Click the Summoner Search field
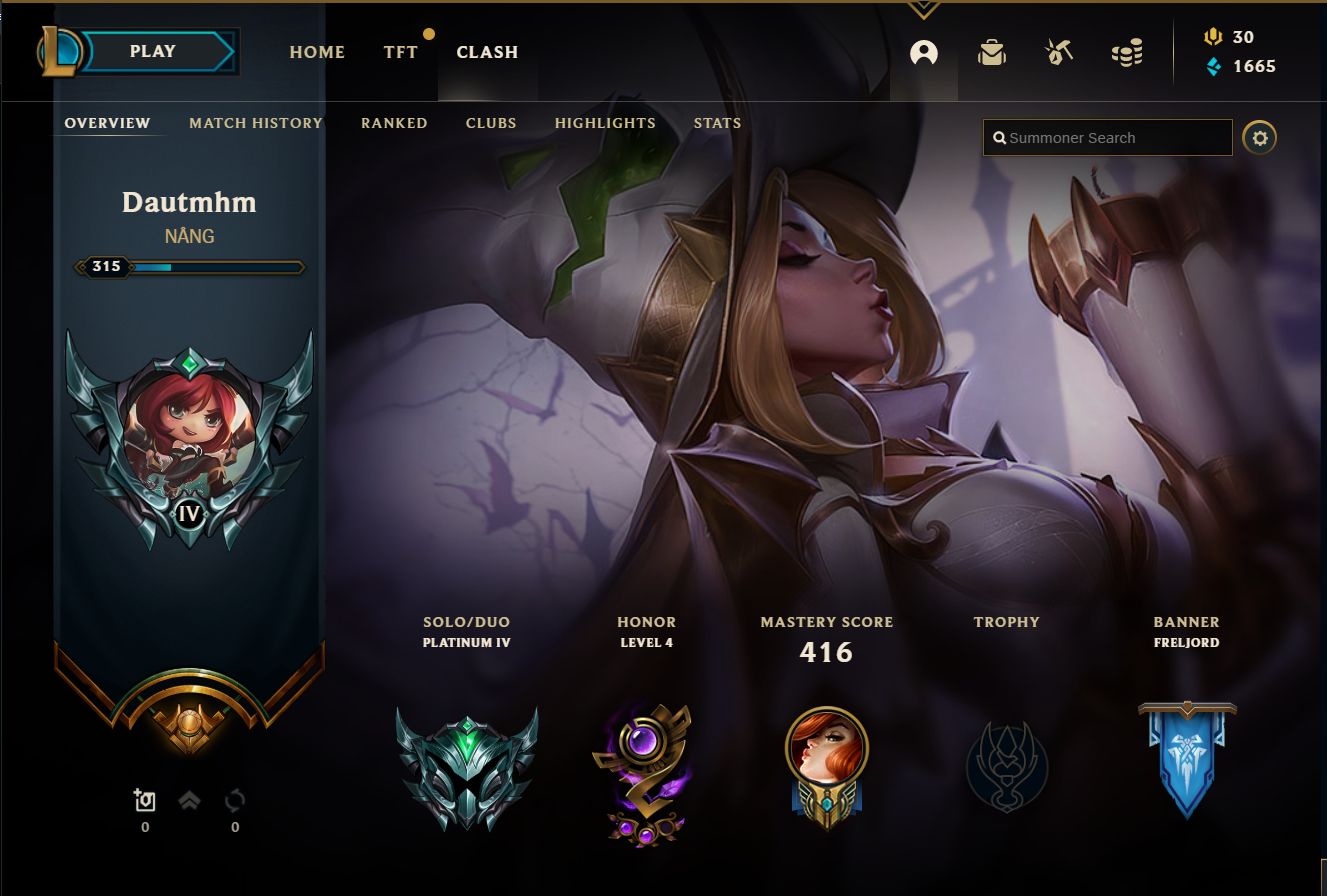The height and width of the screenshot is (896, 1327). [x=1107, y=137]
